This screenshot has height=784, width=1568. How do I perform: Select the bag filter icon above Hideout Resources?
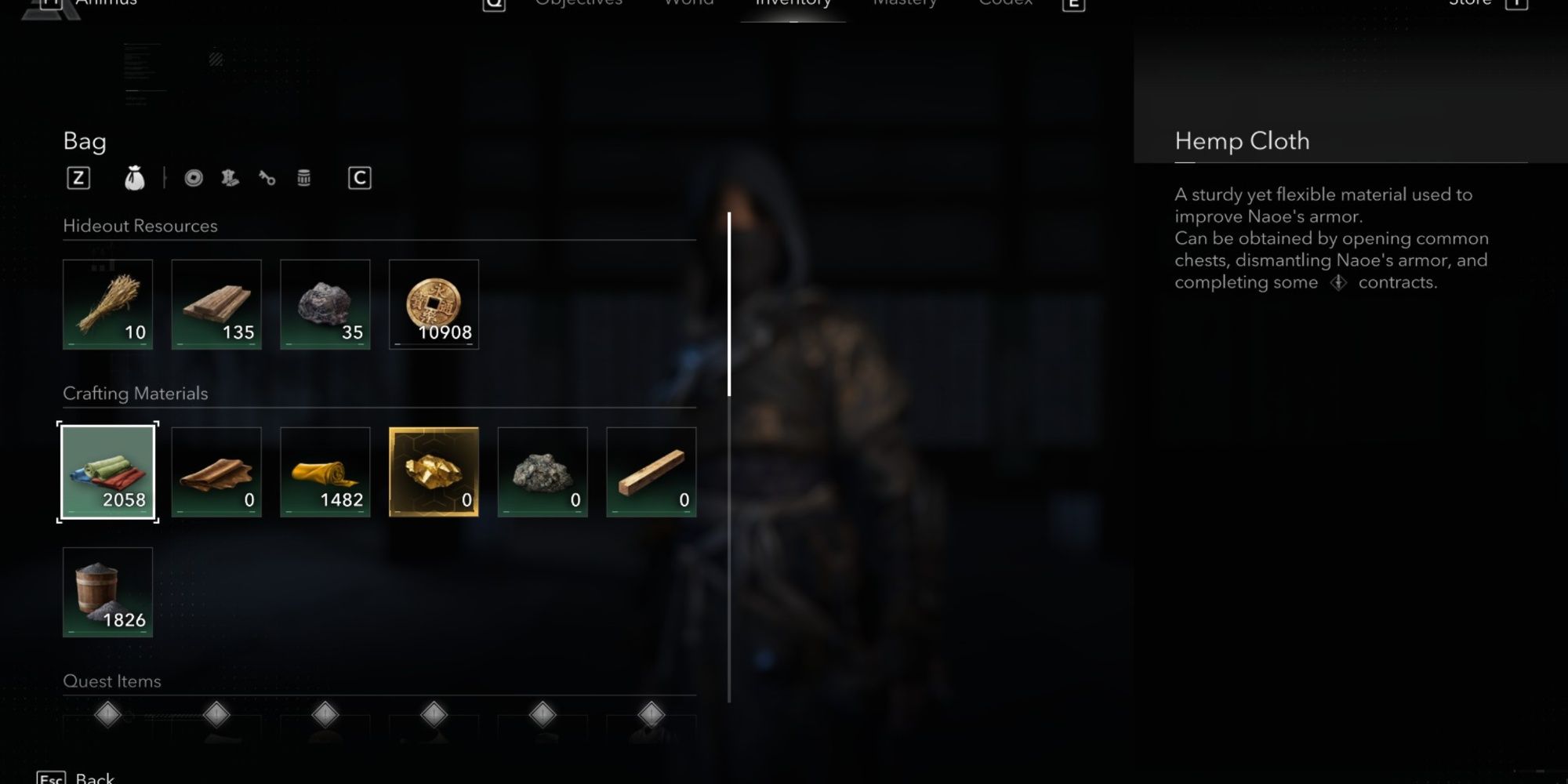click(135, 177)
